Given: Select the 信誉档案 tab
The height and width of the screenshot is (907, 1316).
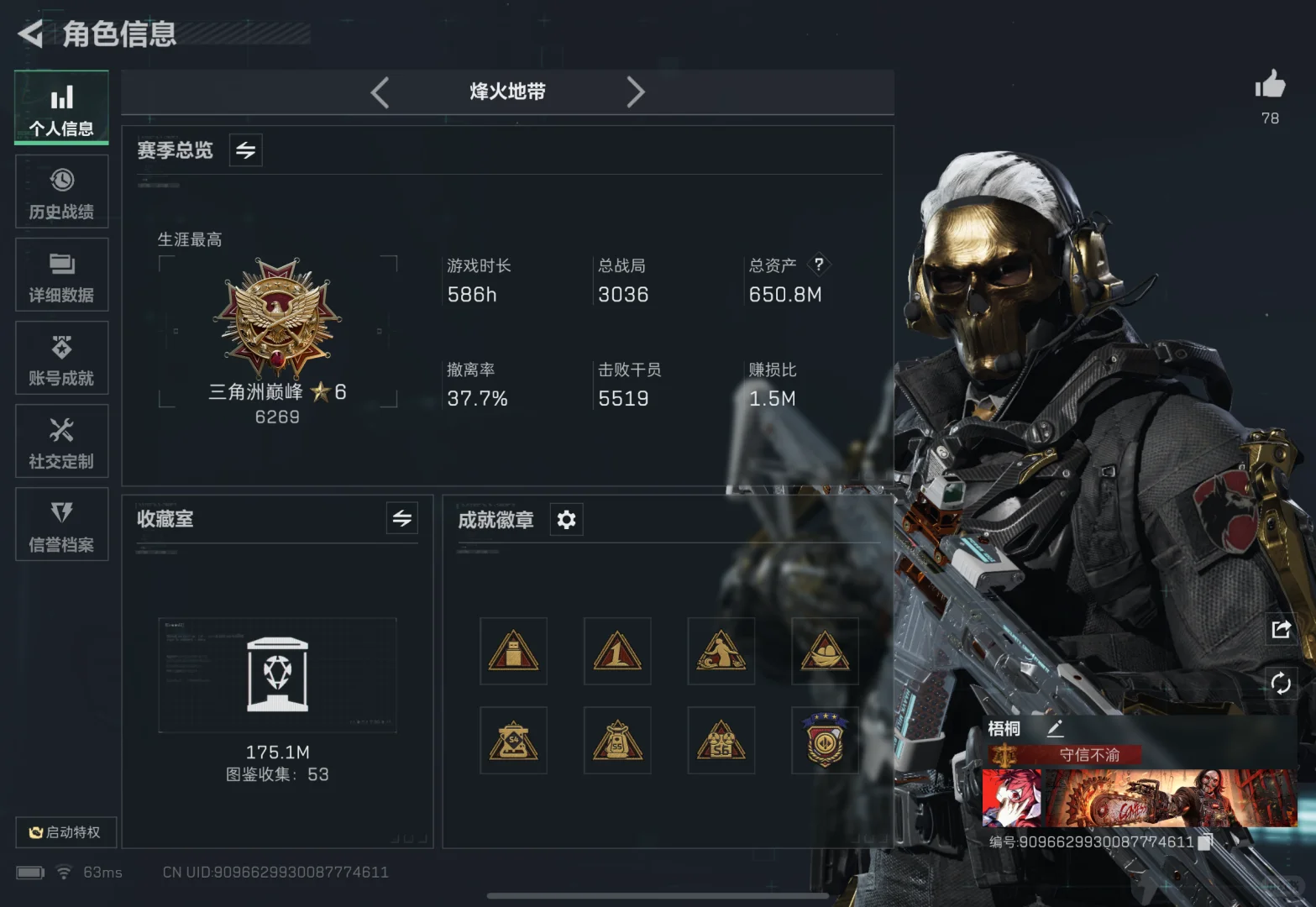Looking at the screenshot, I should (x=61, y=524).
